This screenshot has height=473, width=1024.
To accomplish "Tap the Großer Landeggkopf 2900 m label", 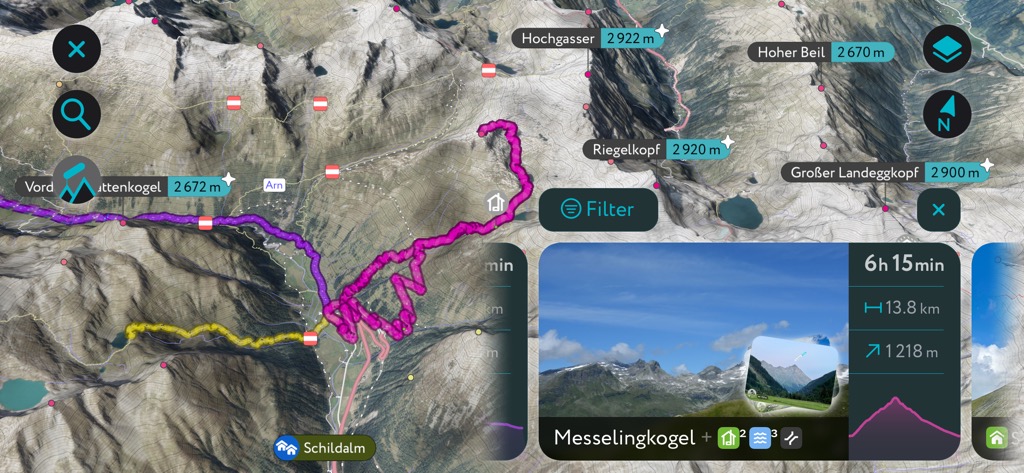I will coord(885,172).
